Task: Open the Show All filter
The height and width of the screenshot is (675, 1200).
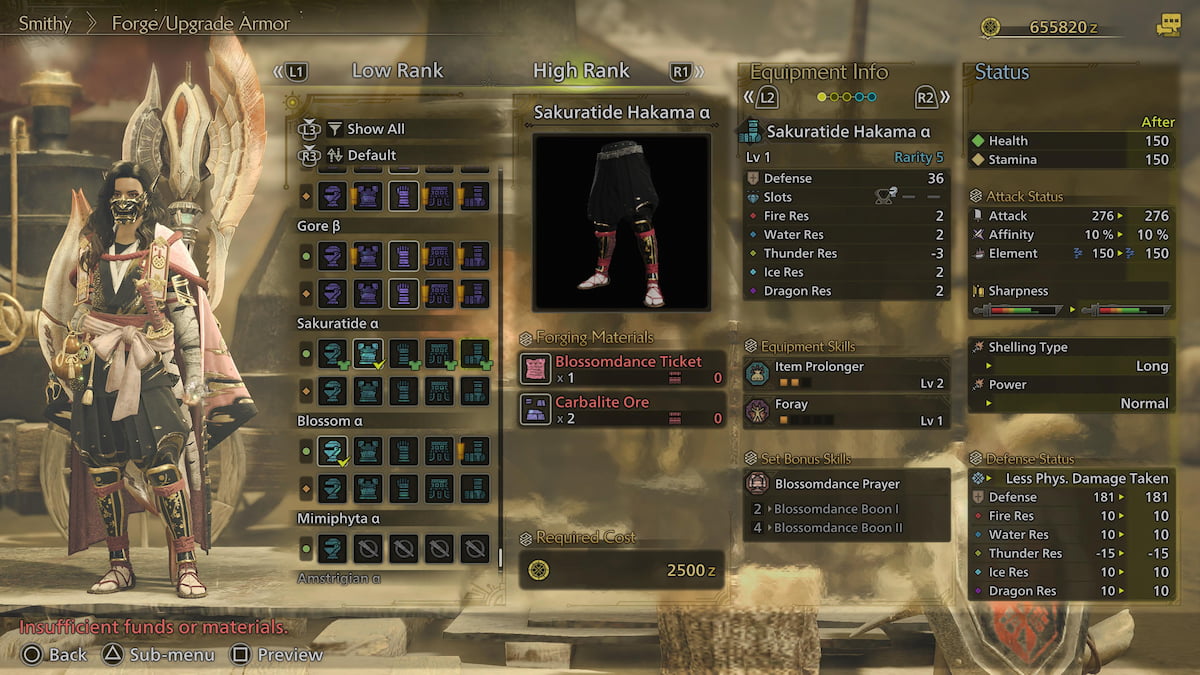Action: pyautogui.click(x=375, y=129)
